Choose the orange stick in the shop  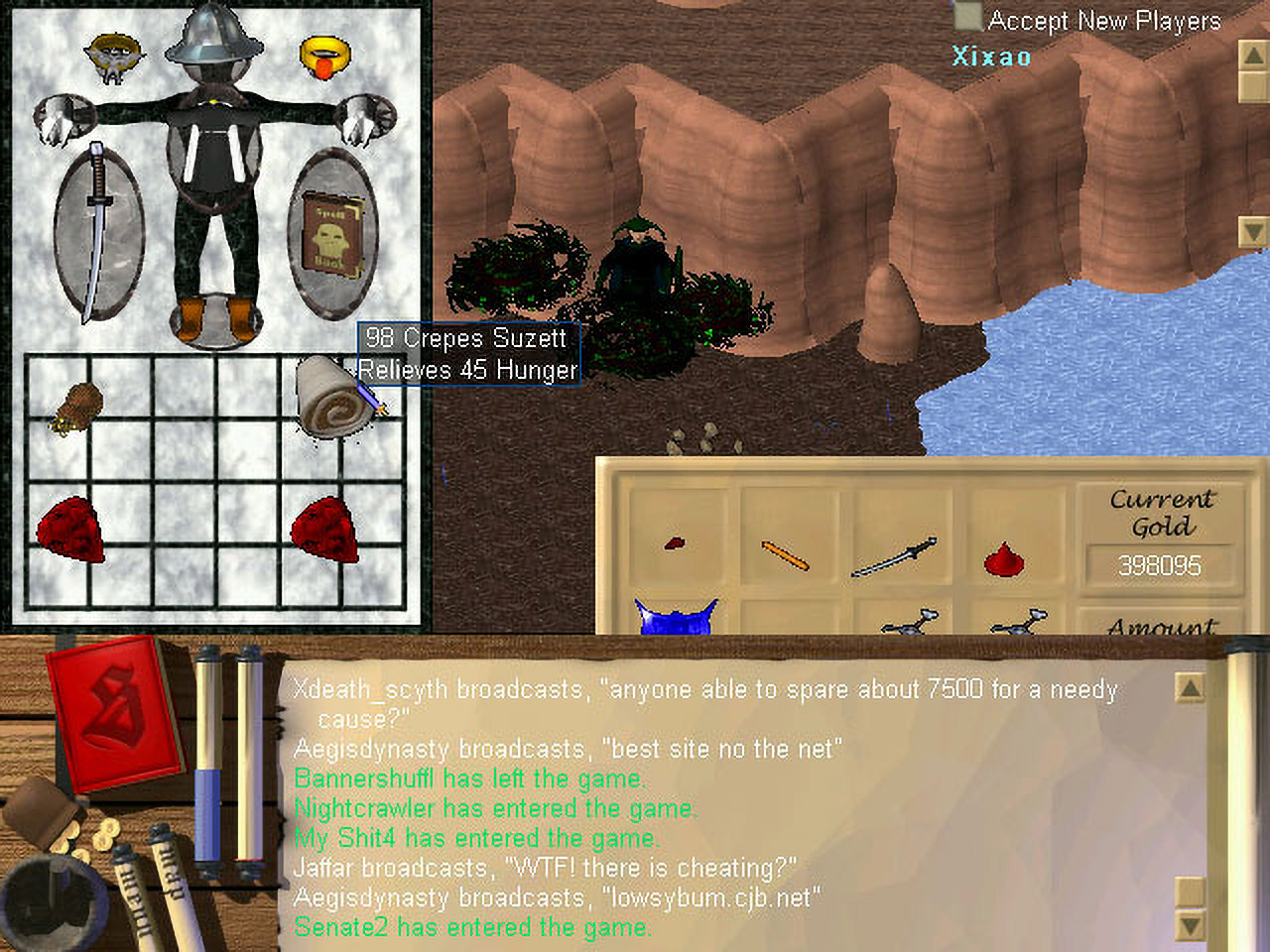pyautogui.click(x=785, y=555)
